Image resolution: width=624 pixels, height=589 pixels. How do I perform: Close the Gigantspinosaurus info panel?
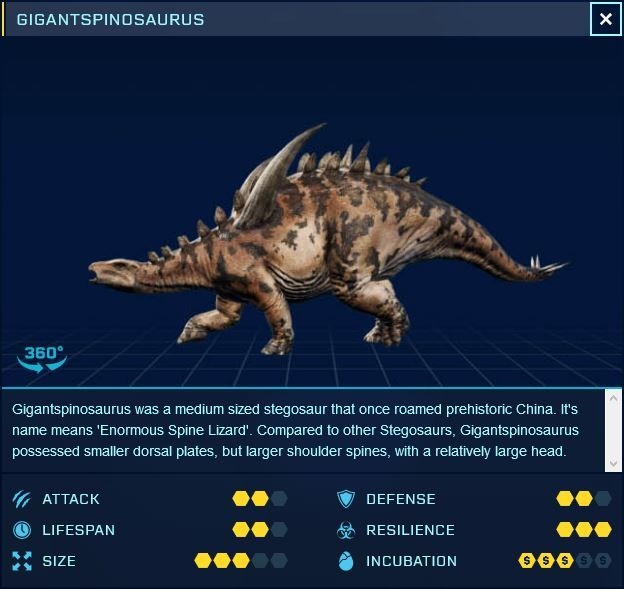(x=605, y=19)
